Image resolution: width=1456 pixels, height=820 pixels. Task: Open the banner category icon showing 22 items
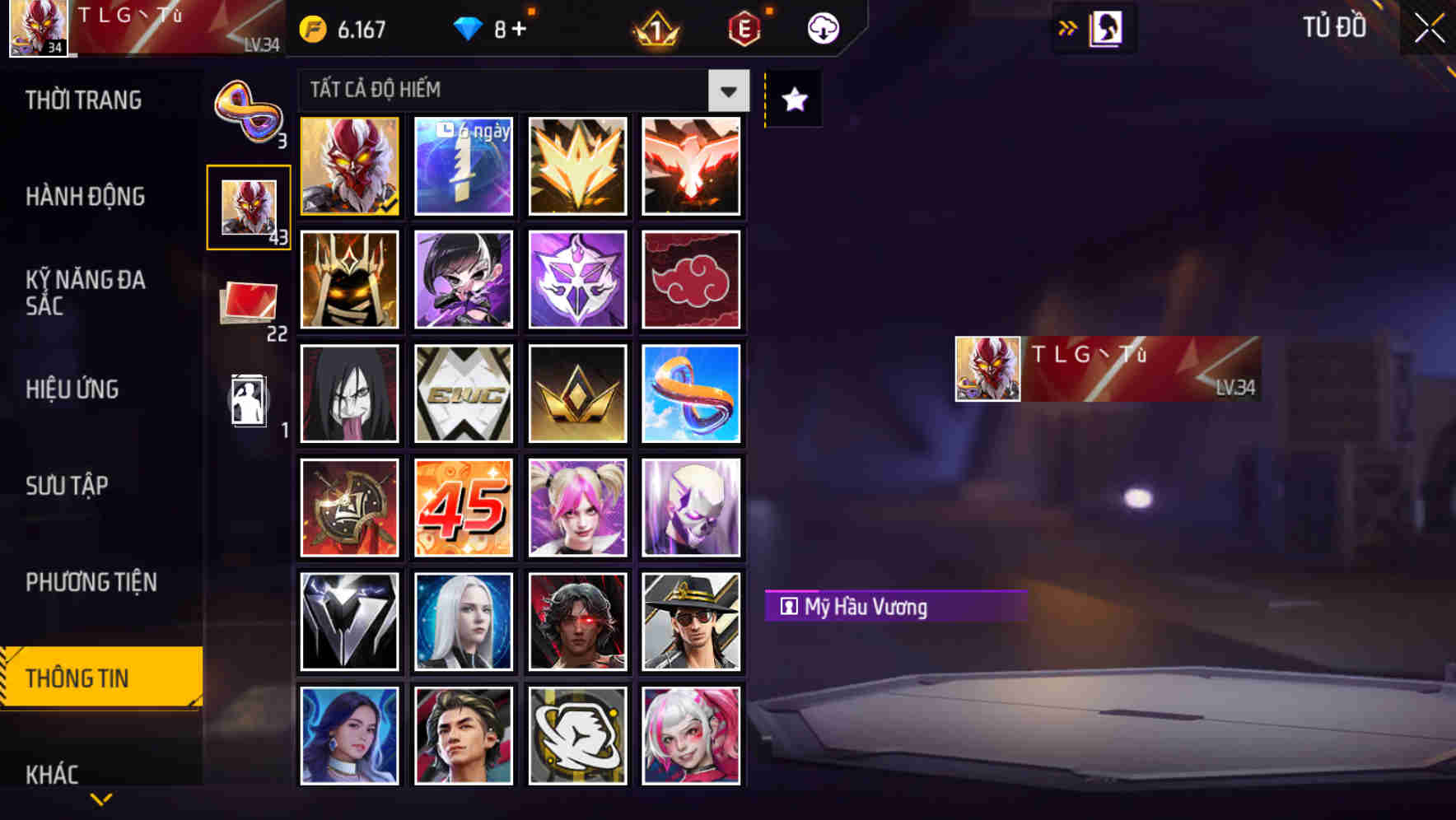click(x=247, y=303)
